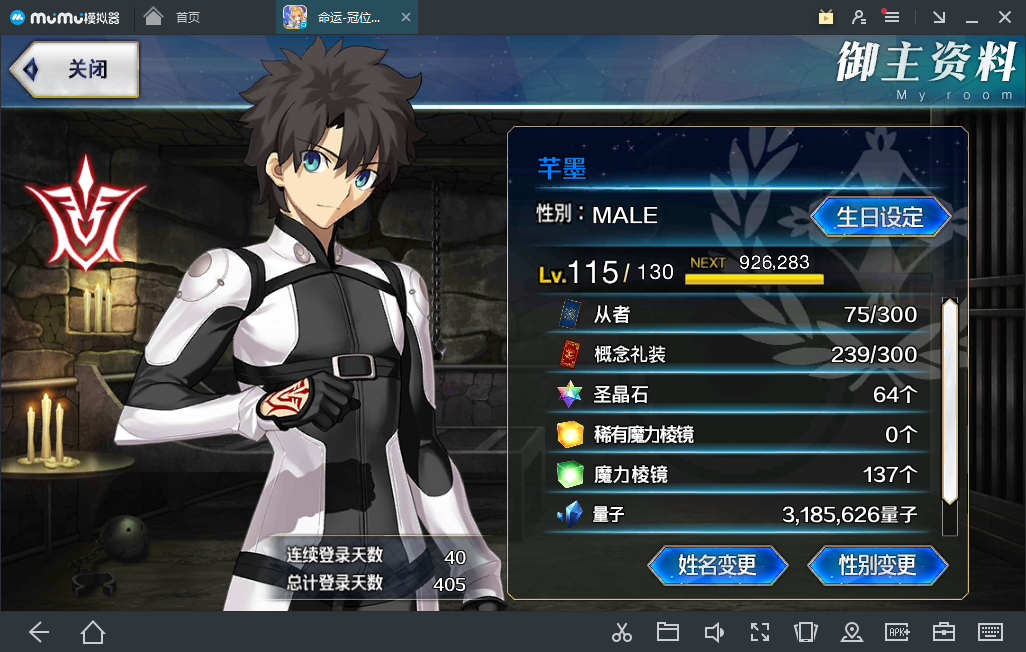The image size is (1026, 652).
Task: Toggle emulator fullscreen mode
Action: click(x=760, y=631)
